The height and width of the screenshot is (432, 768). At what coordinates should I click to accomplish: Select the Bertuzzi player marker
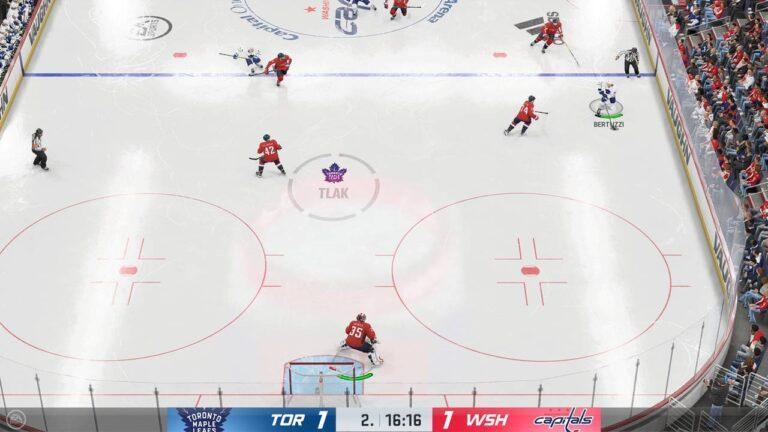pos(606,104)
